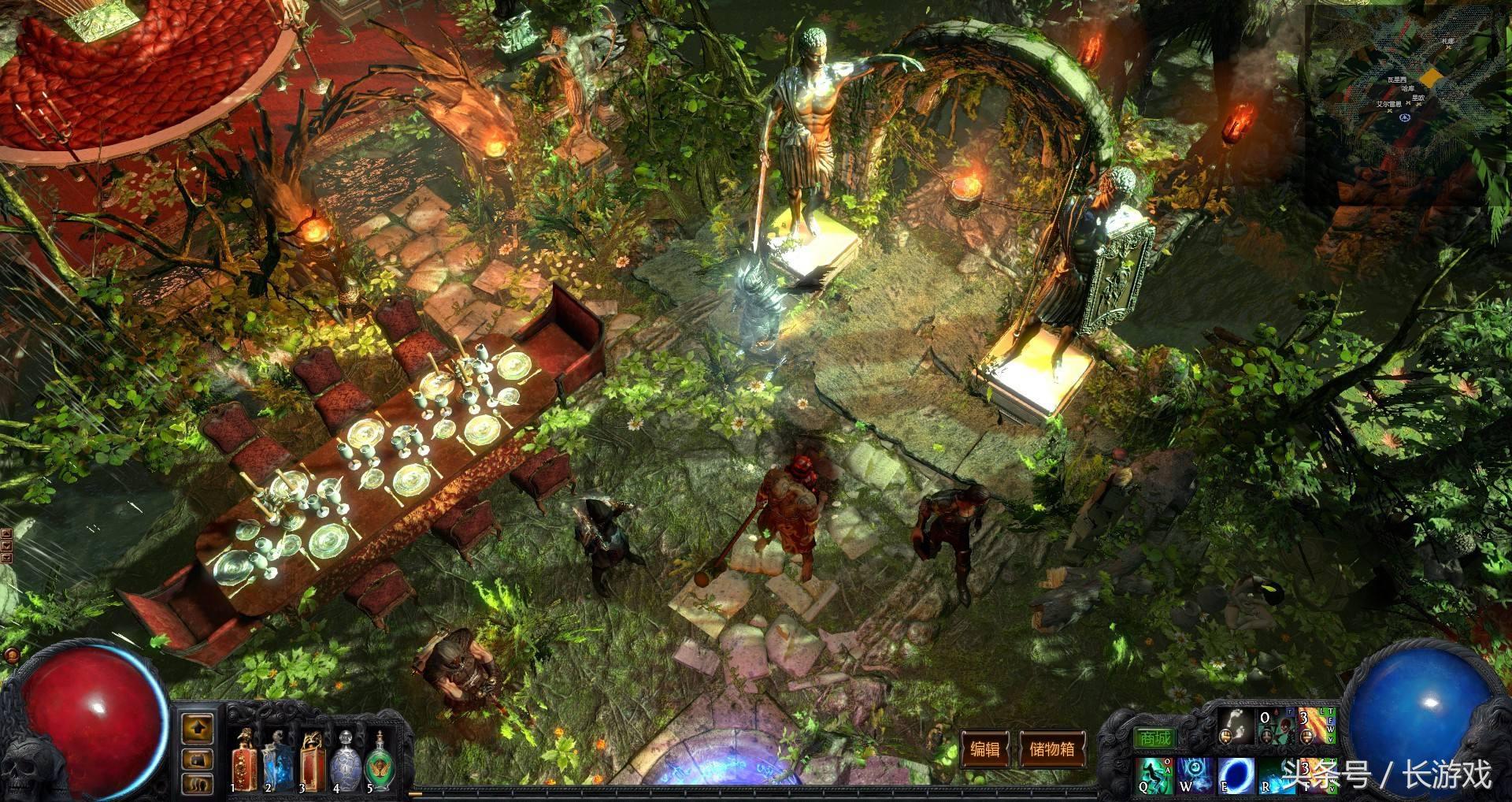The width and height of the screenshot is (1512, 802).
Task: Open the green 商城 shop button
Action: [1154, 738]
